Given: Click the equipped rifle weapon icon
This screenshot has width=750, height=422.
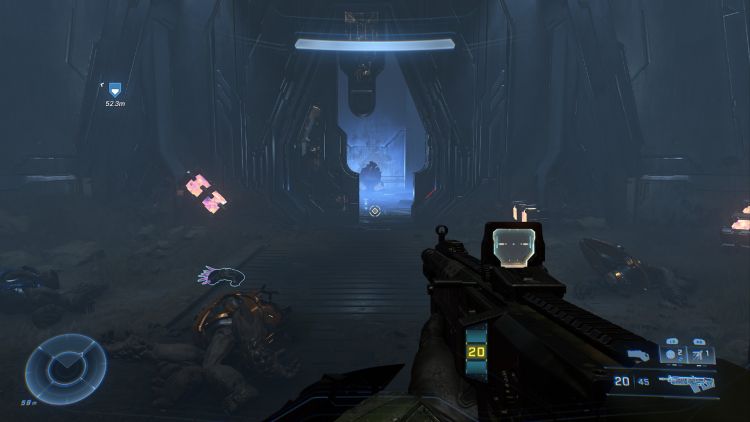Looking at the screenshot, I should coord(687,382).
